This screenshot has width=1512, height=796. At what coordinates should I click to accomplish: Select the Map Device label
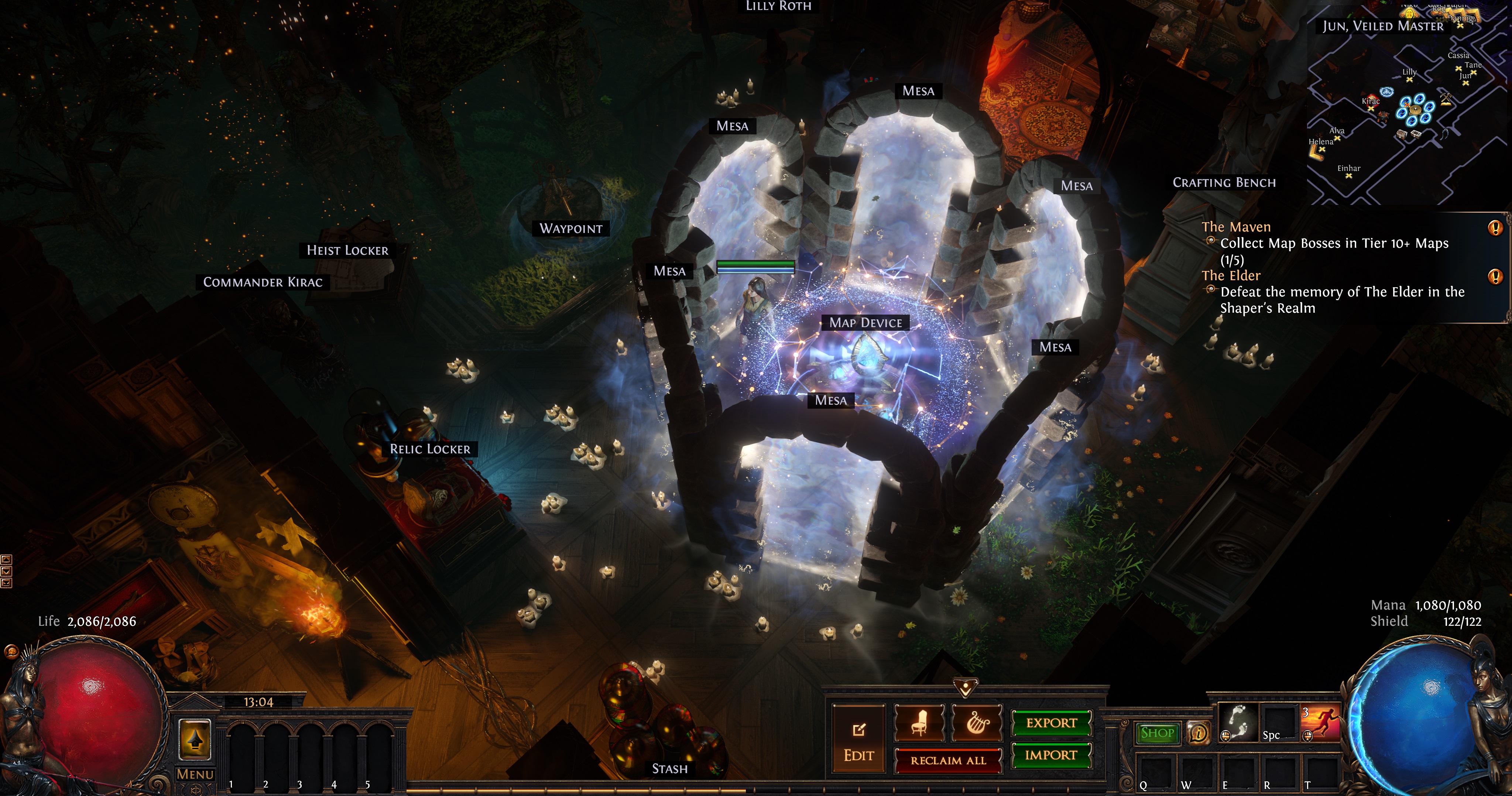tap(866, 323)
